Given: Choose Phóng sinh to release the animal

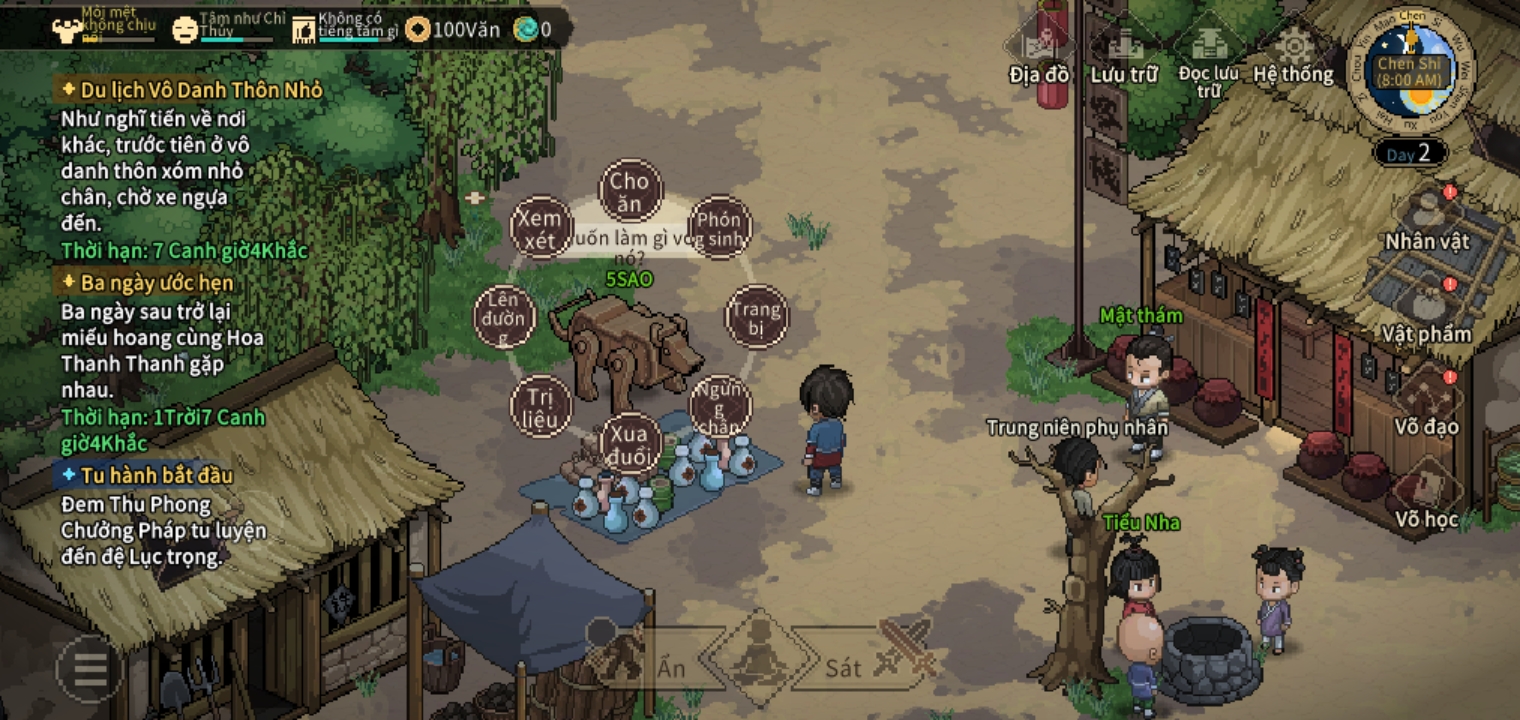Looking at the screenshot, I should pyautogui.click(x=720, y=229).
